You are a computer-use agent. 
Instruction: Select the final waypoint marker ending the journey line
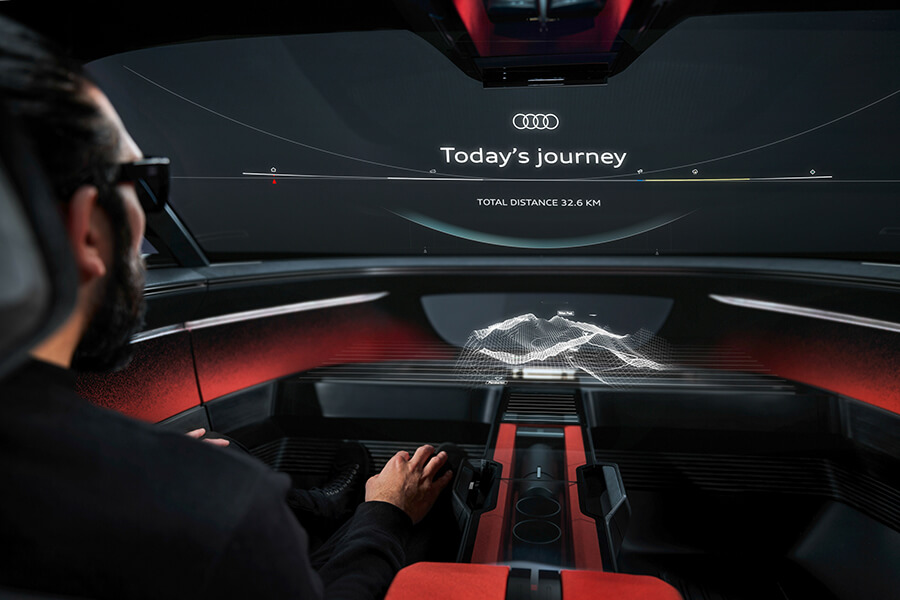[x=813, y=172]
